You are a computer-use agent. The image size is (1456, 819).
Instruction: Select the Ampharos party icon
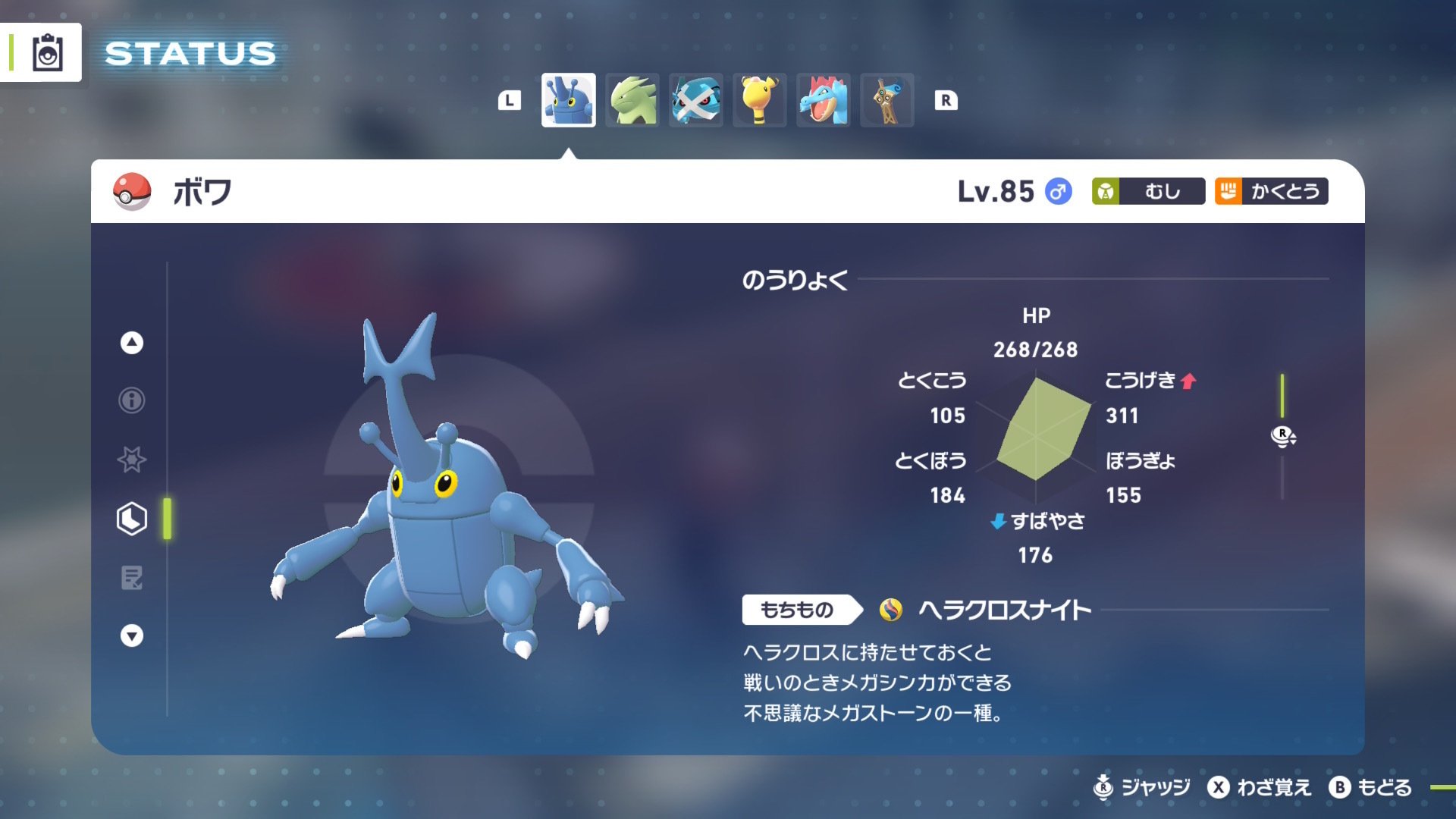click(x=760, y=99)
